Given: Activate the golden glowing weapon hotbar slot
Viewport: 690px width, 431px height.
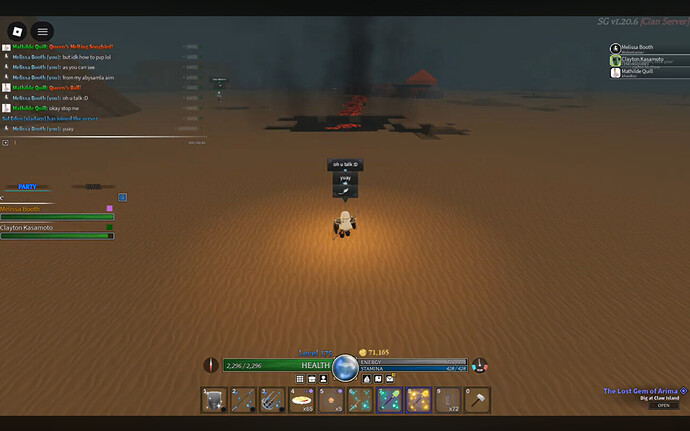Looking at the screenshot, I should pos(419,400).
